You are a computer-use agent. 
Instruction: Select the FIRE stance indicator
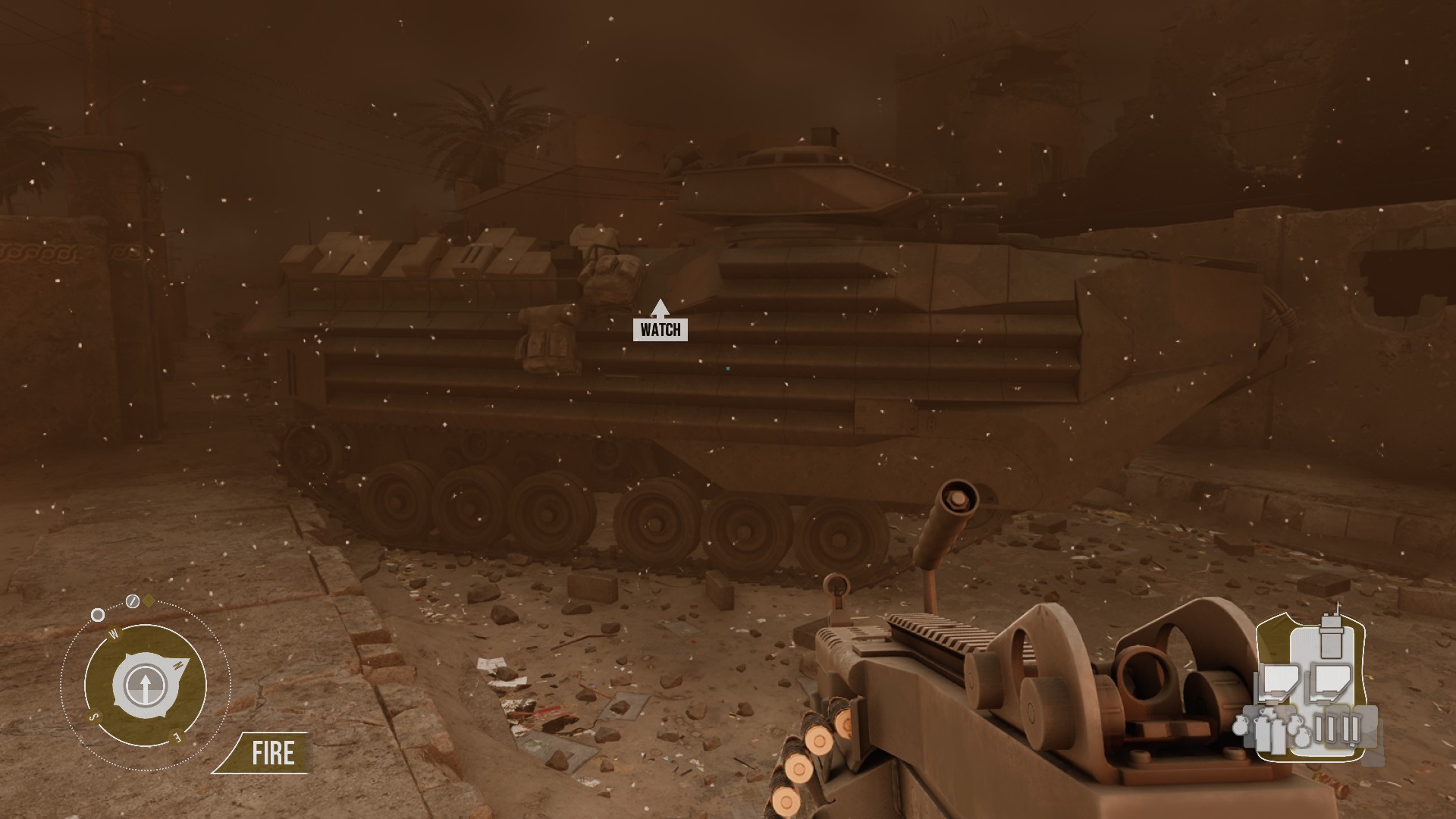(x=272, y=754)
